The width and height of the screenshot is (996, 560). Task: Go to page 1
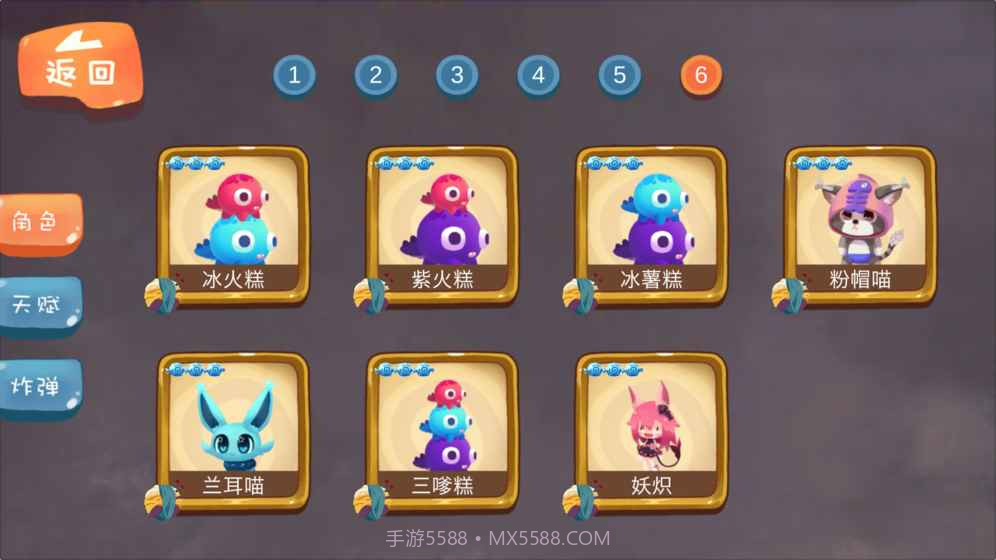294,75
